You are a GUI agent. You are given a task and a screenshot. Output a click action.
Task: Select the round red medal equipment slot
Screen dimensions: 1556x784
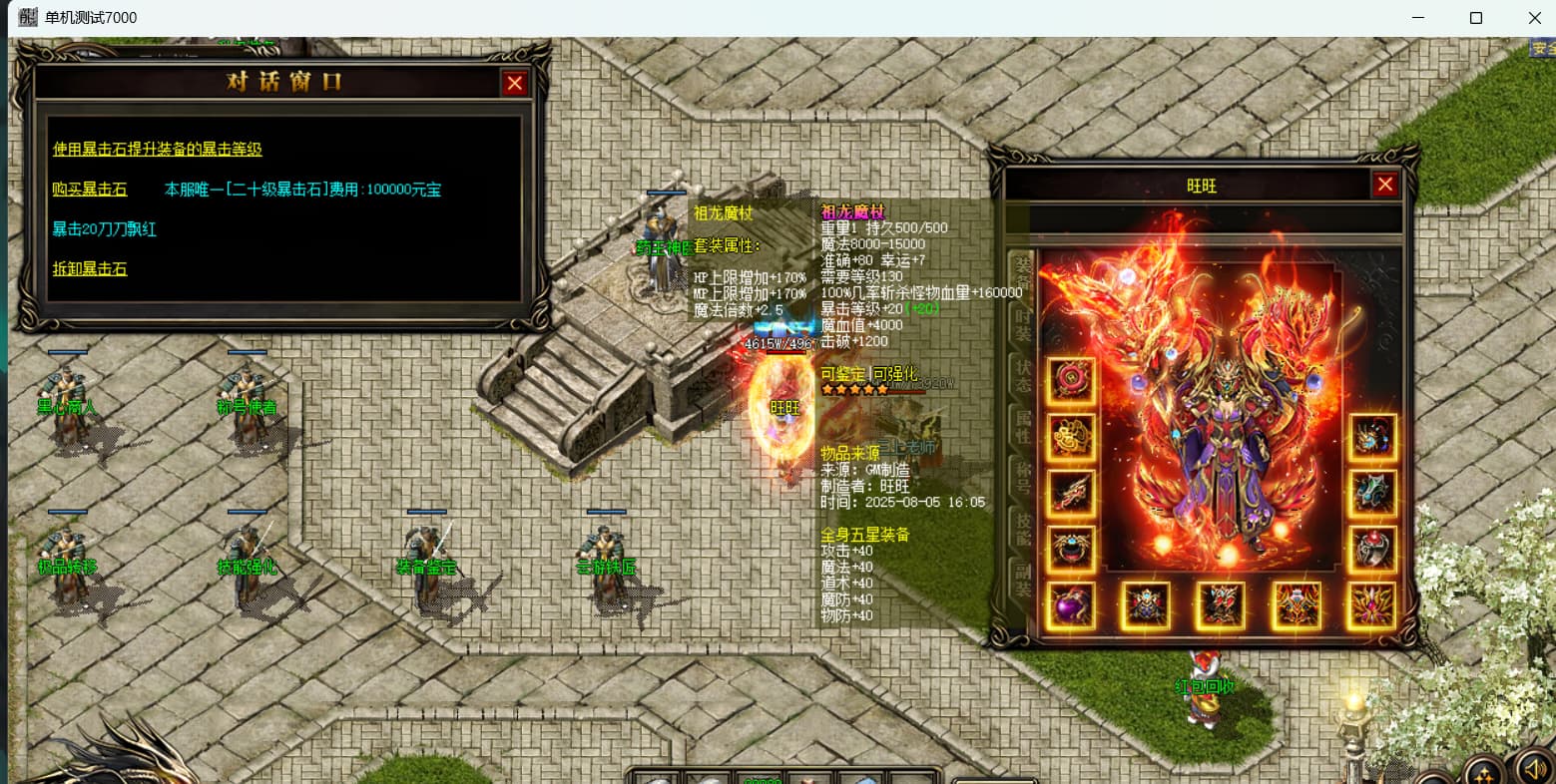coord(1071,381)
